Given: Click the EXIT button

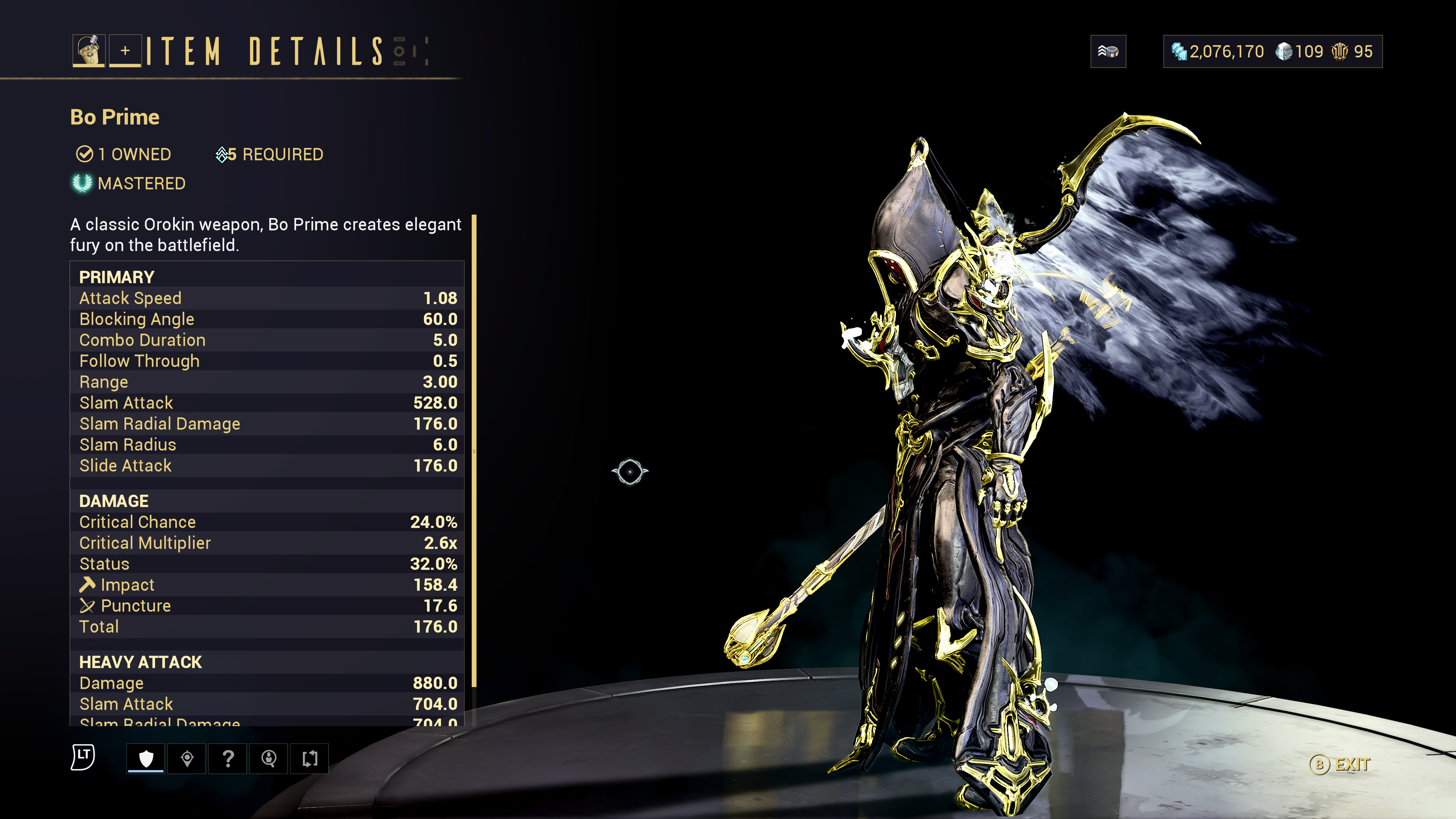Looking at the screenshot, I should click(1340, 765).
